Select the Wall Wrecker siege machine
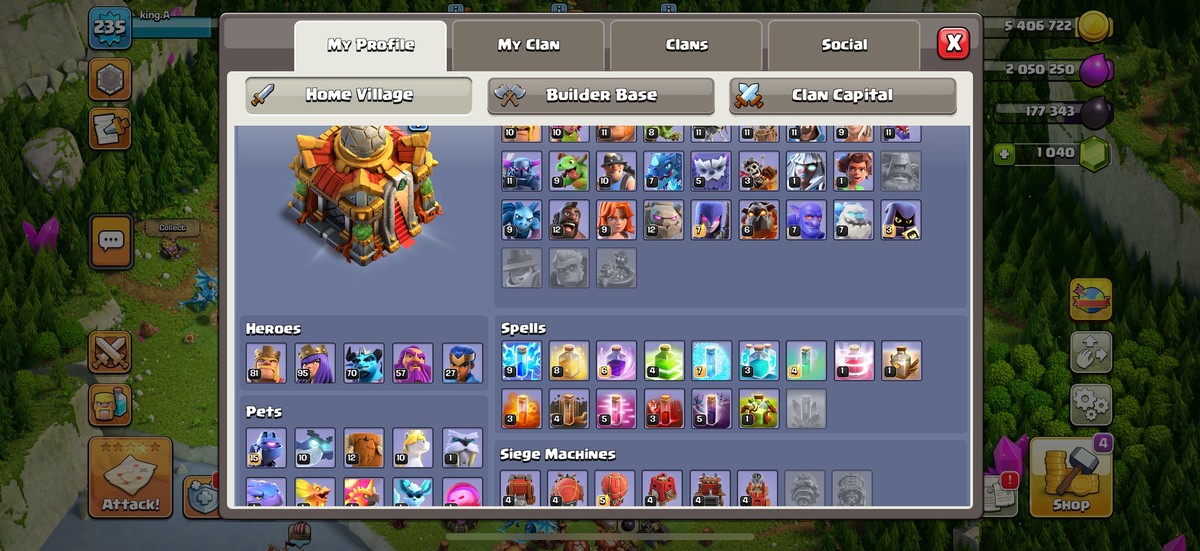 tap(520, 489)
